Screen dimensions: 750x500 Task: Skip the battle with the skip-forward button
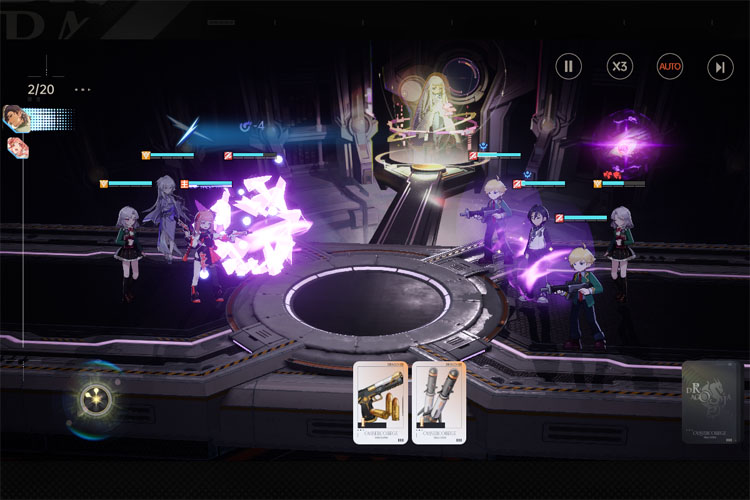pyautogui.click(x=720, y=67)
